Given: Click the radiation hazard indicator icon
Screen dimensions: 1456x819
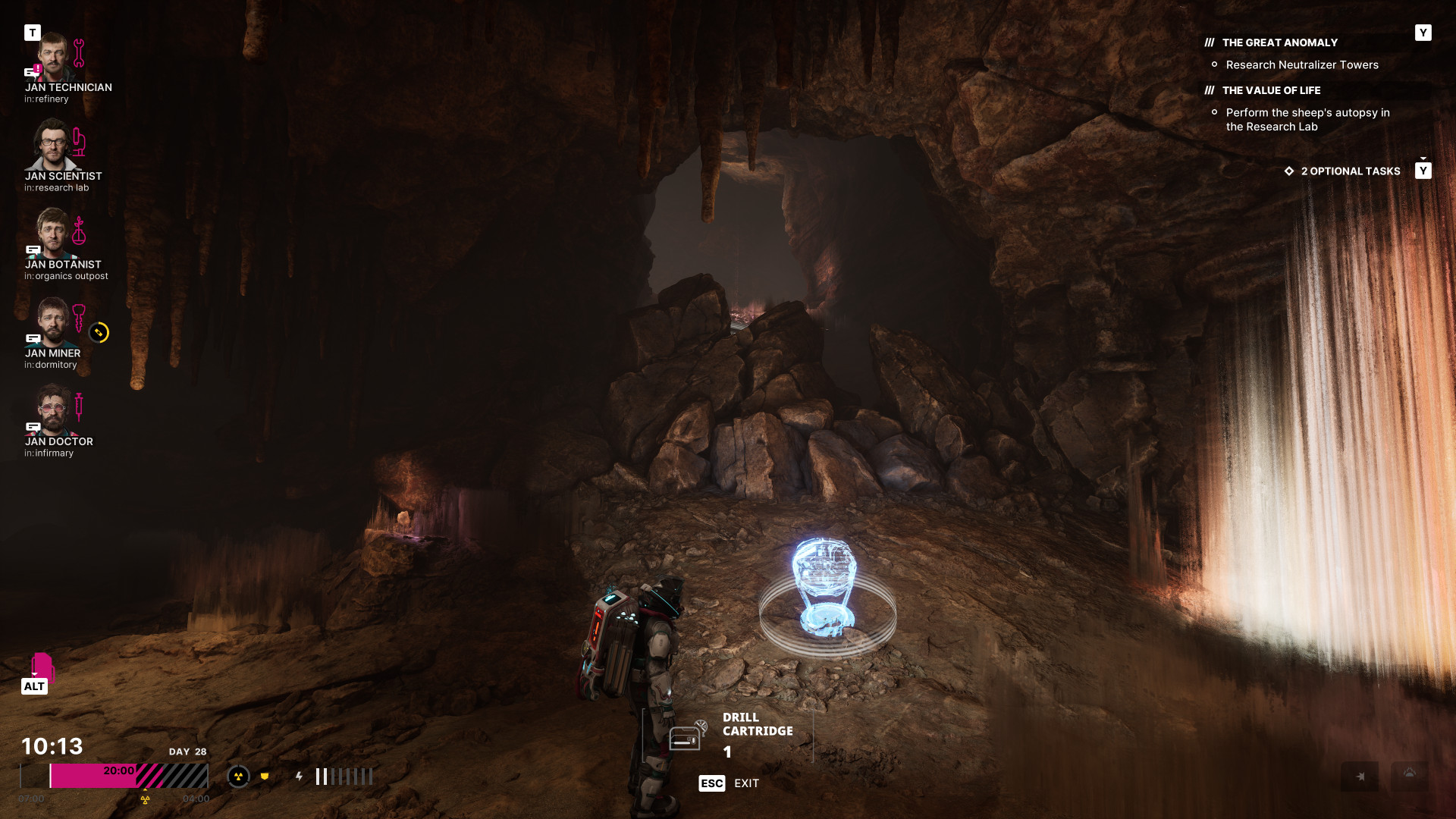Looking at the screenshot, I should pyautogui.click(x=238, y=777).
